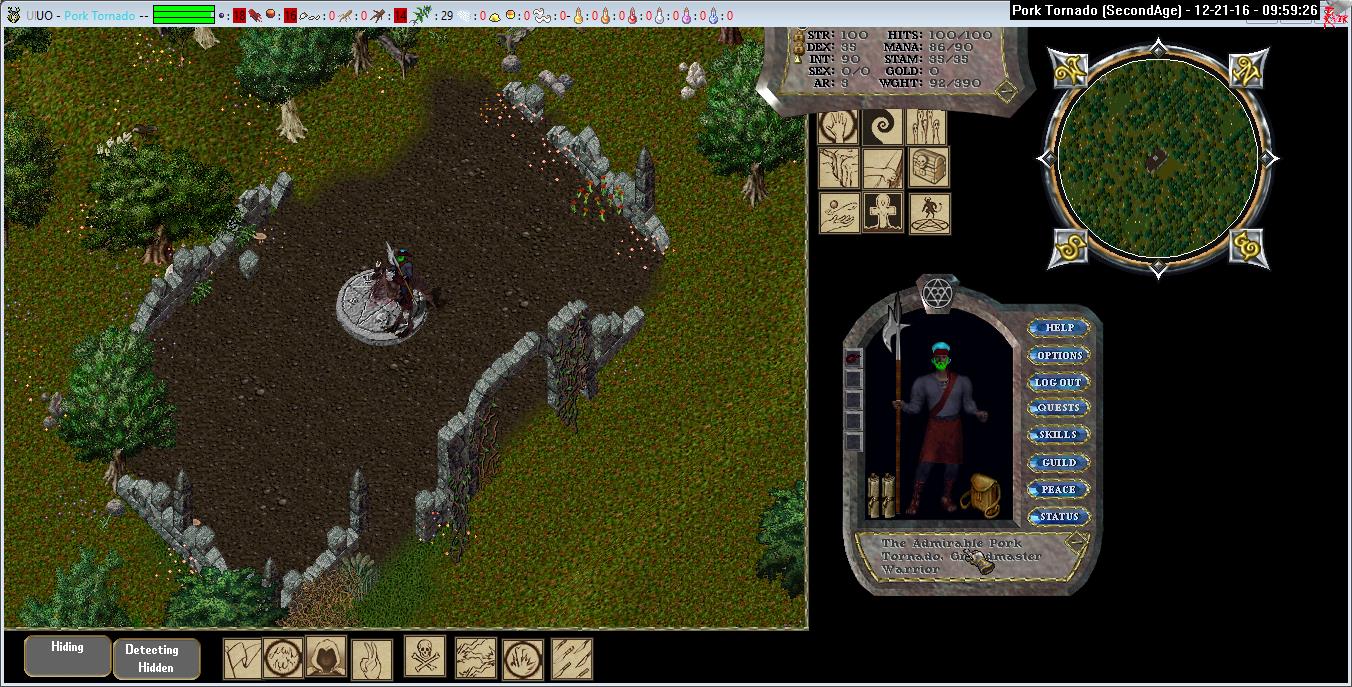The height and width of the screenshot is (687, 1352).
Task: Activate the skull and crossbones icon
Action: (x=425, y=657)
